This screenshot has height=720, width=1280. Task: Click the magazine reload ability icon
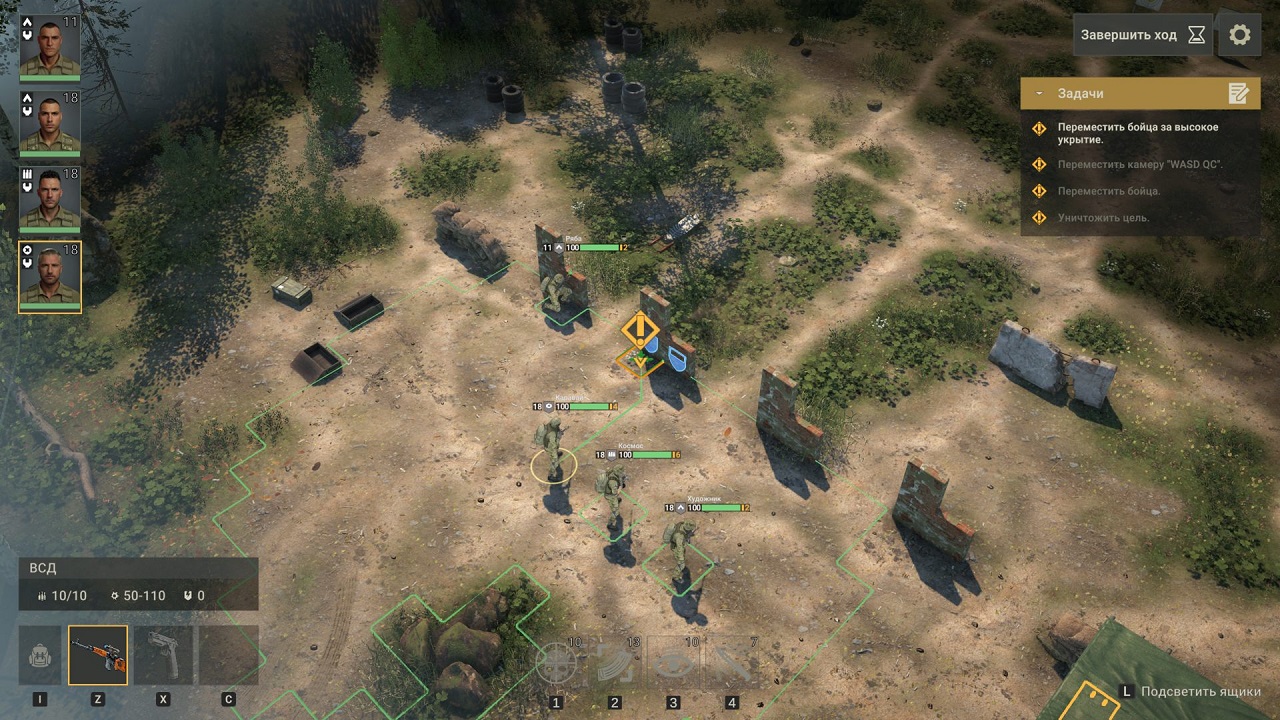(612, 660)
